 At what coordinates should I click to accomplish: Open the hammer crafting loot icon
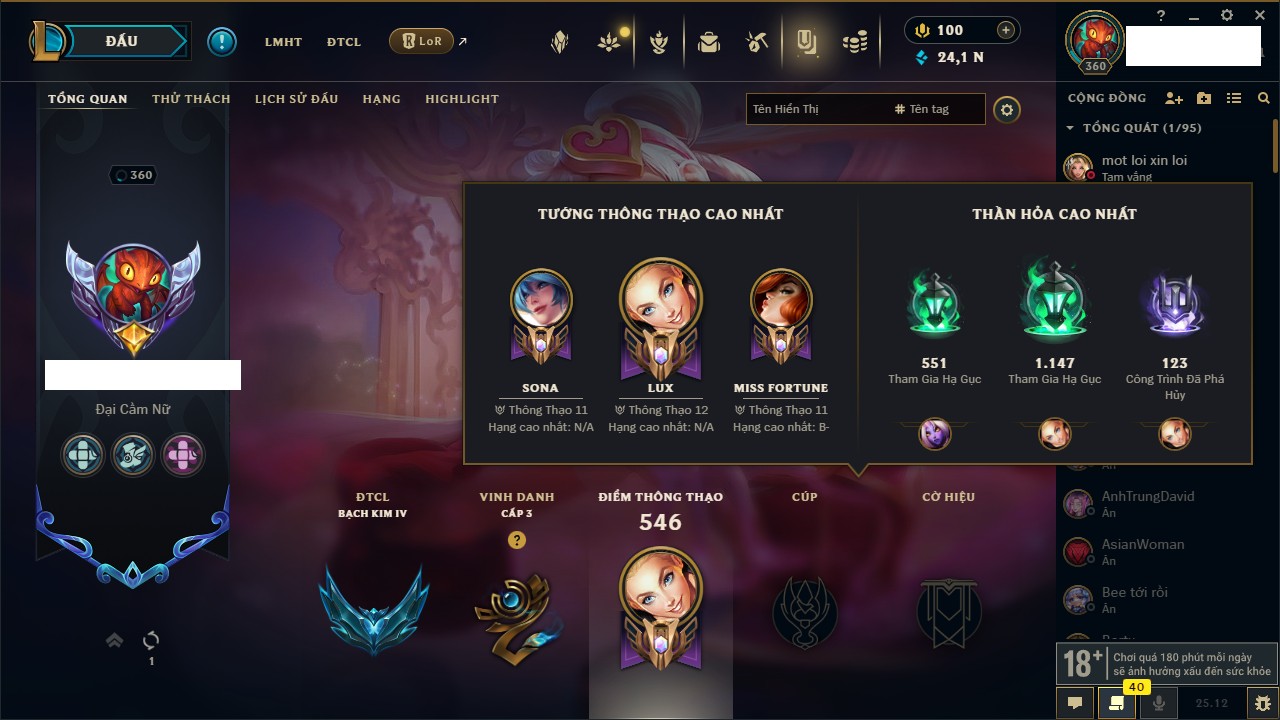point(757,42)
